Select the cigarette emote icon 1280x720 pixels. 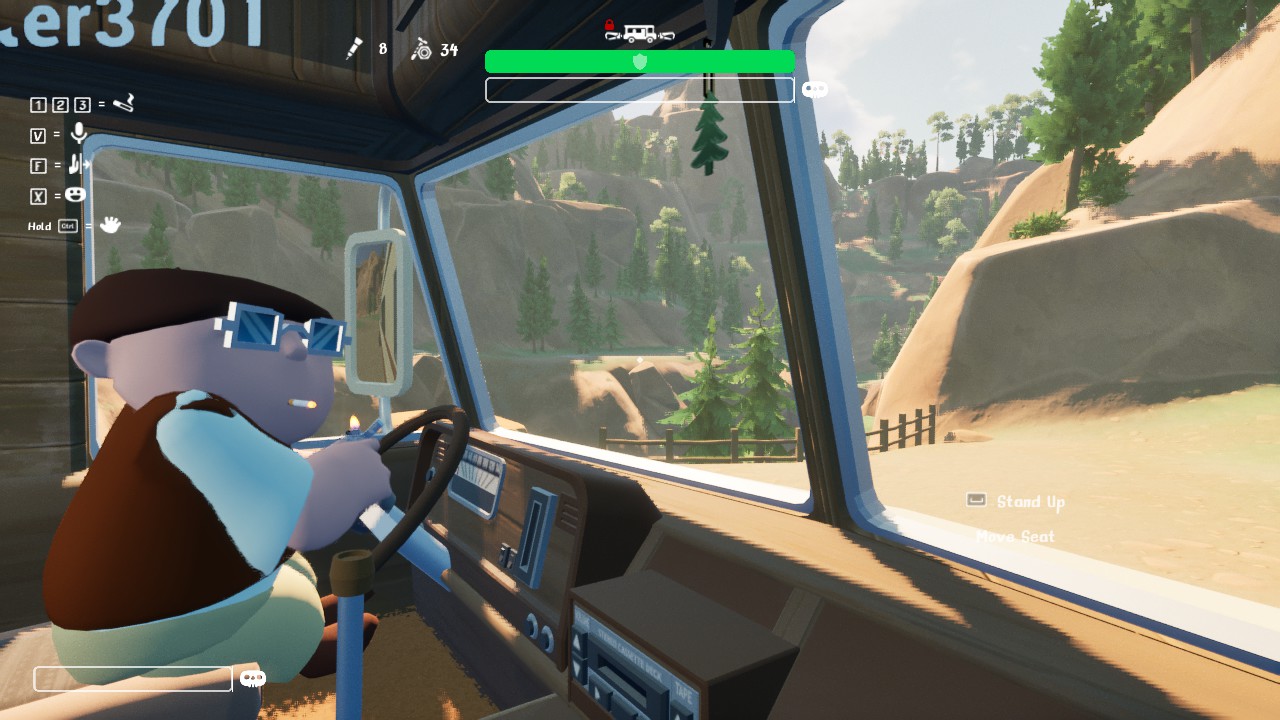123,103
